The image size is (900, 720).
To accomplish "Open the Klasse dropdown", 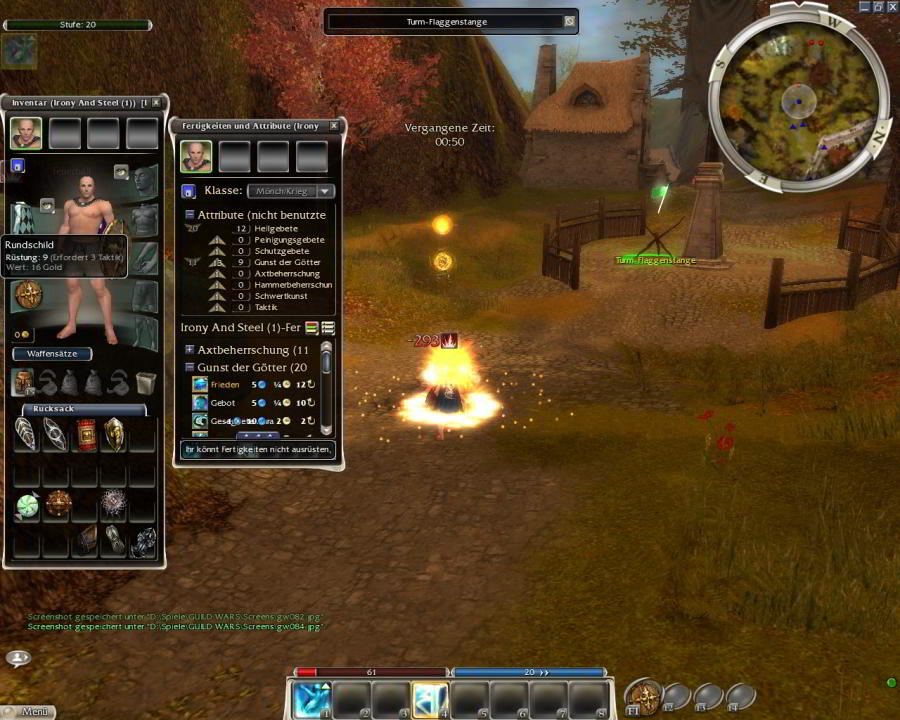I will click(x=326, y=191).
